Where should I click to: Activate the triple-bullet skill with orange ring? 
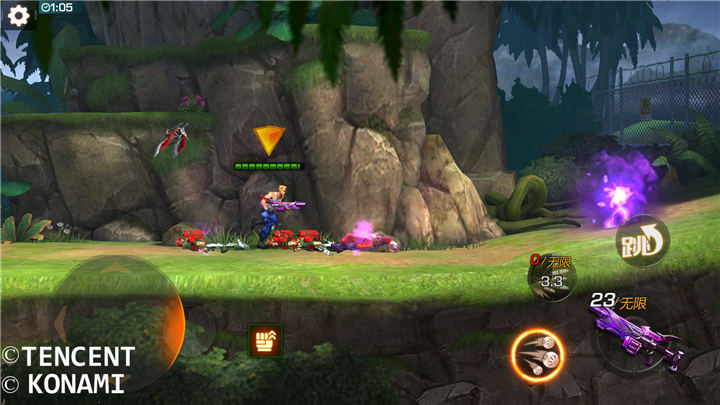point(537,354)
